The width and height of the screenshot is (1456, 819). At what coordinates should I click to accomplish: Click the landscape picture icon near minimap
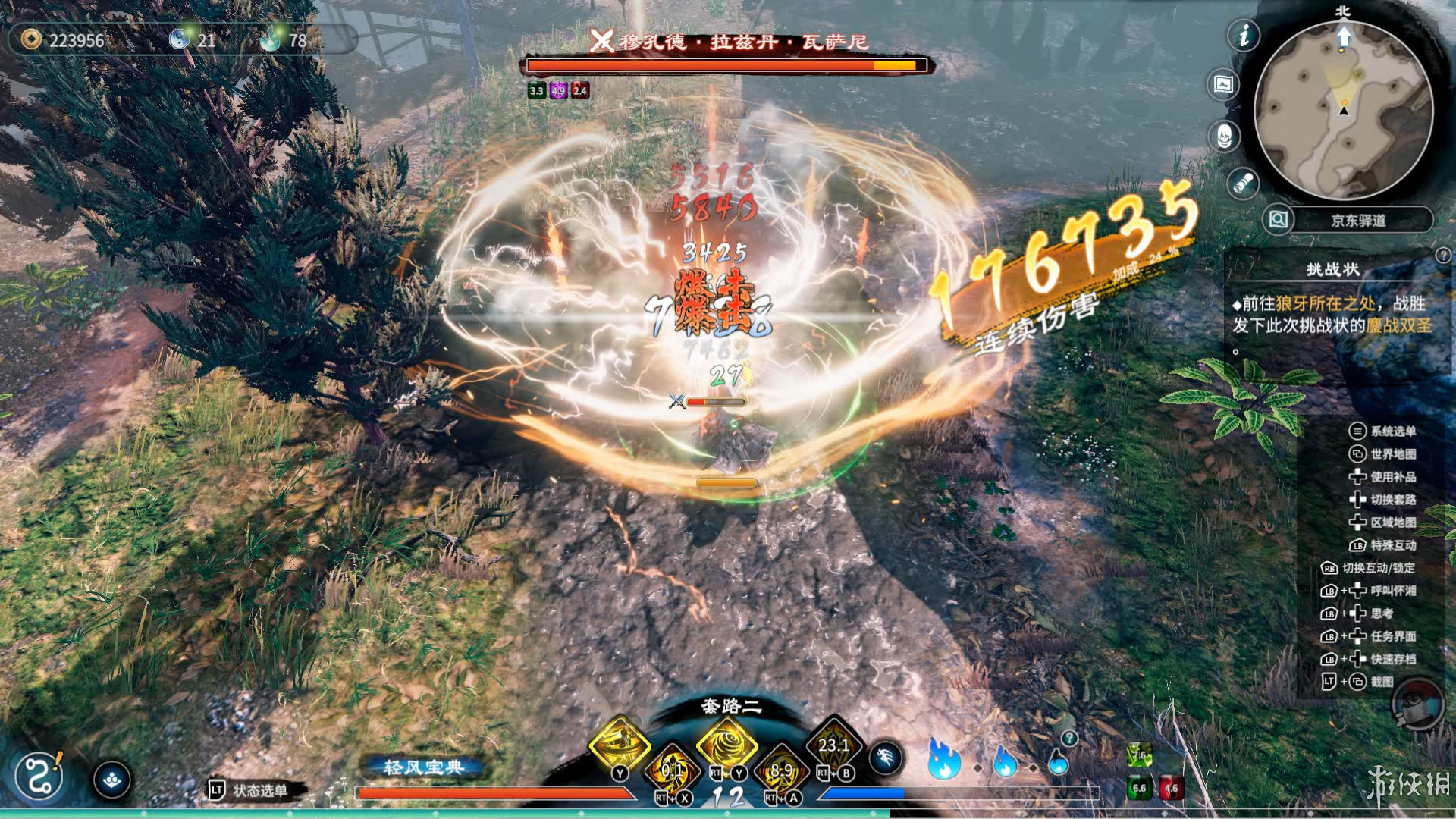click(x=1223, y=84)
